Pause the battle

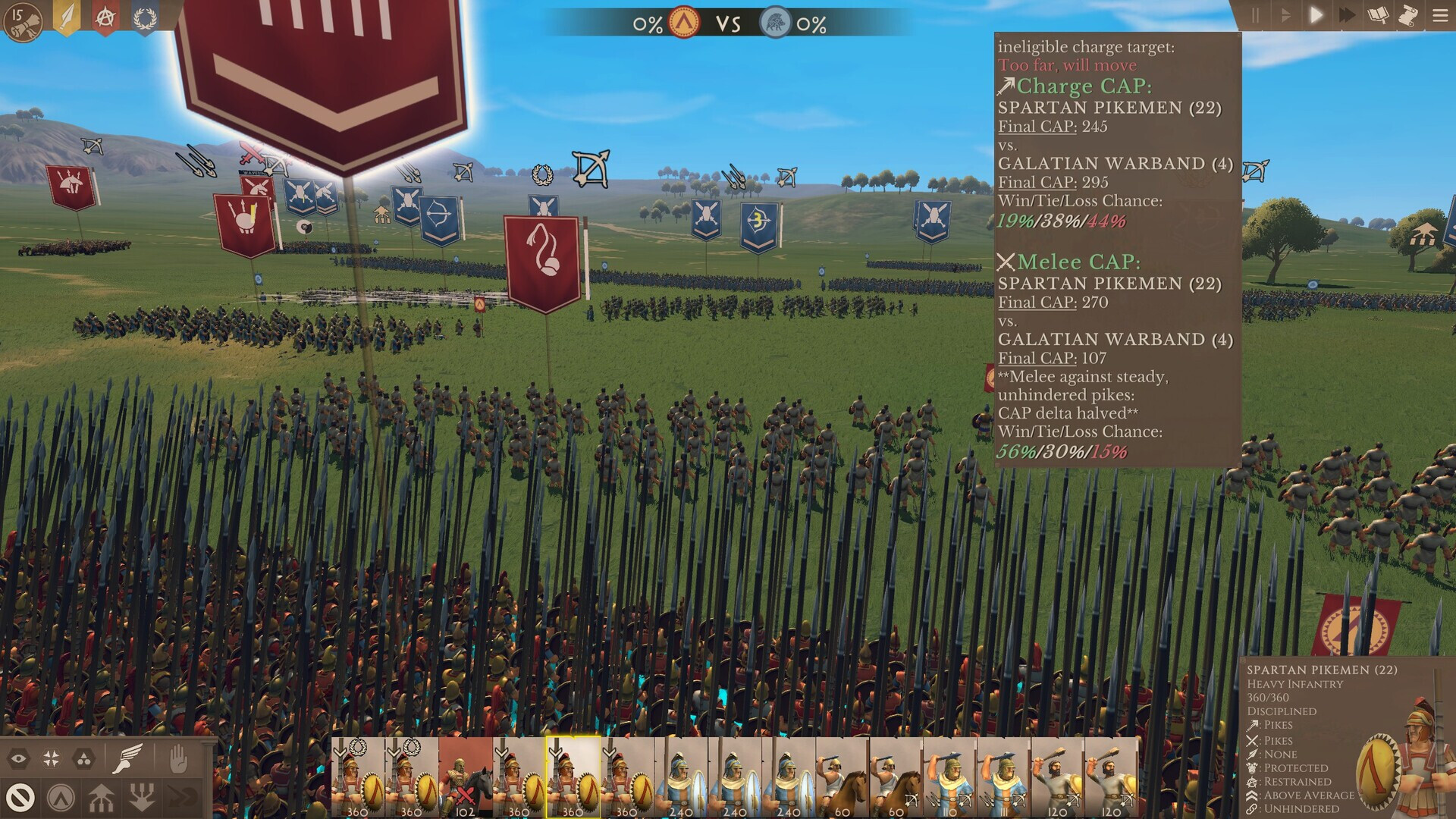tap(1255, 15)
